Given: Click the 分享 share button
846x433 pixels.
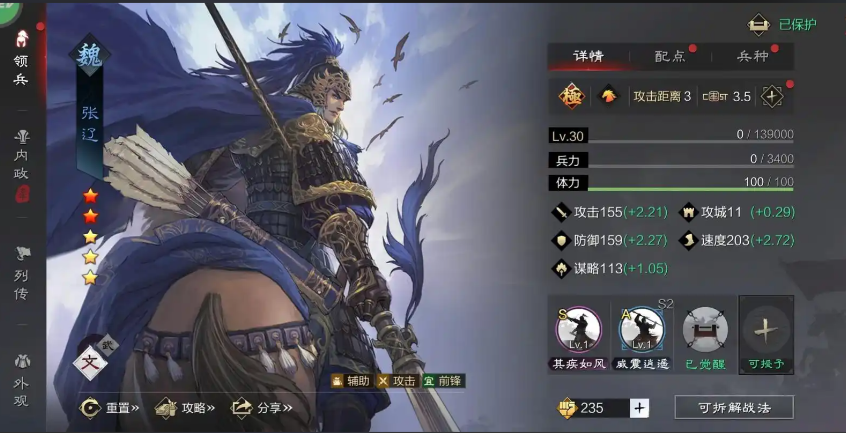Looking at the screenshot, I should (262, 407).
